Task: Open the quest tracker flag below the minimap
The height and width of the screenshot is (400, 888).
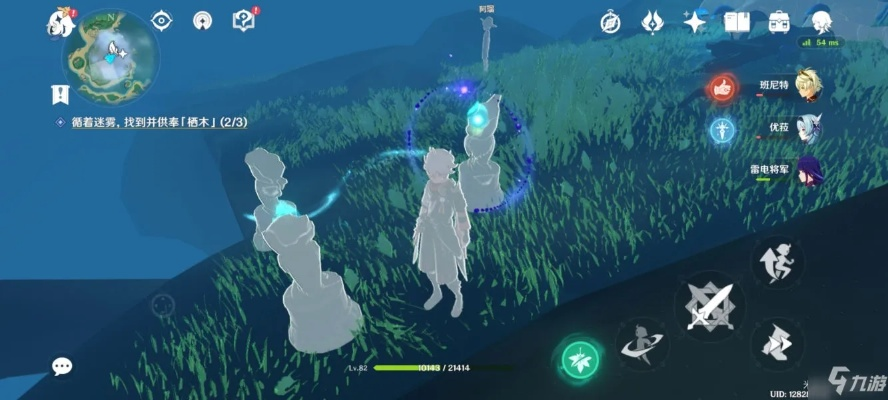Action: [60, 95]
